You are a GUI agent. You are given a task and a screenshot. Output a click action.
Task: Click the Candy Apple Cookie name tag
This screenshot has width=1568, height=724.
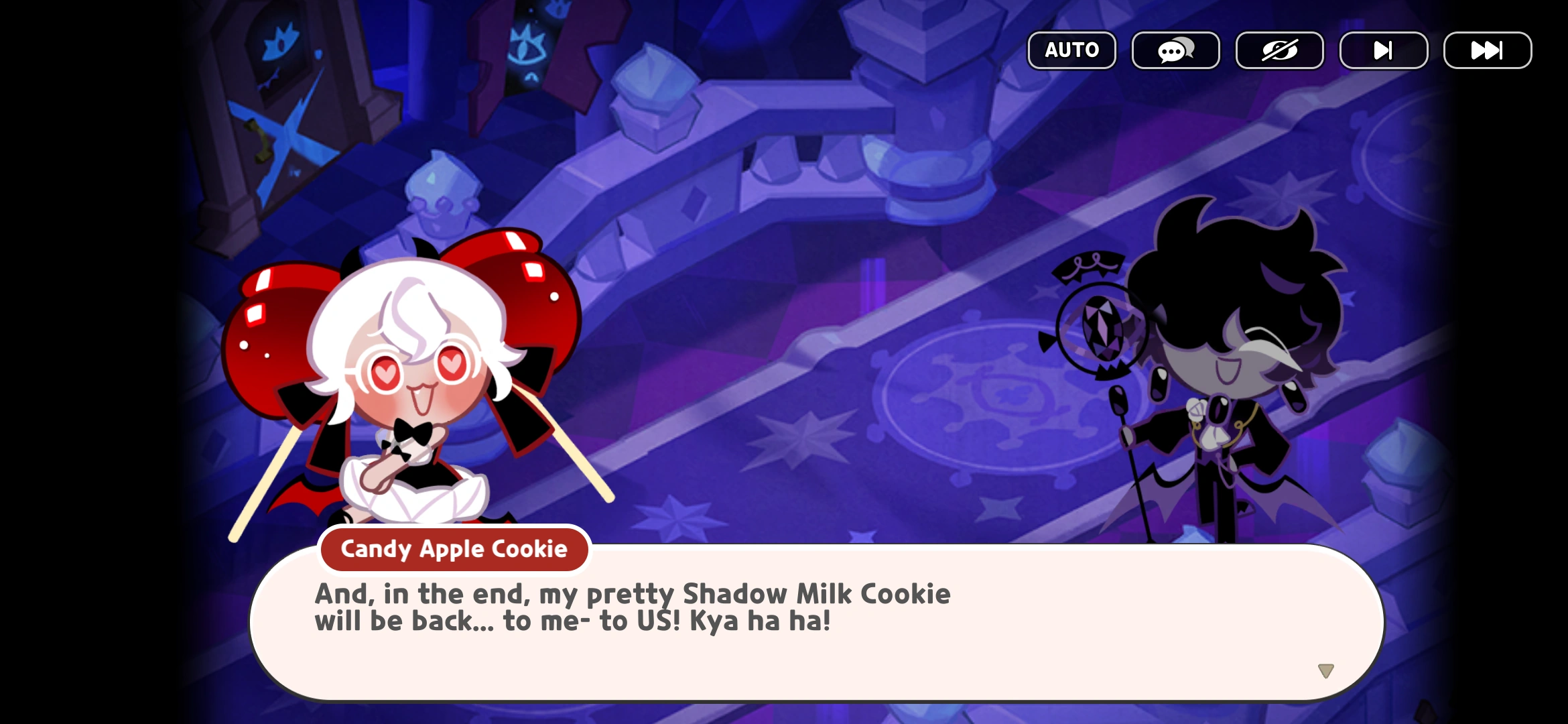coord(453,549)
